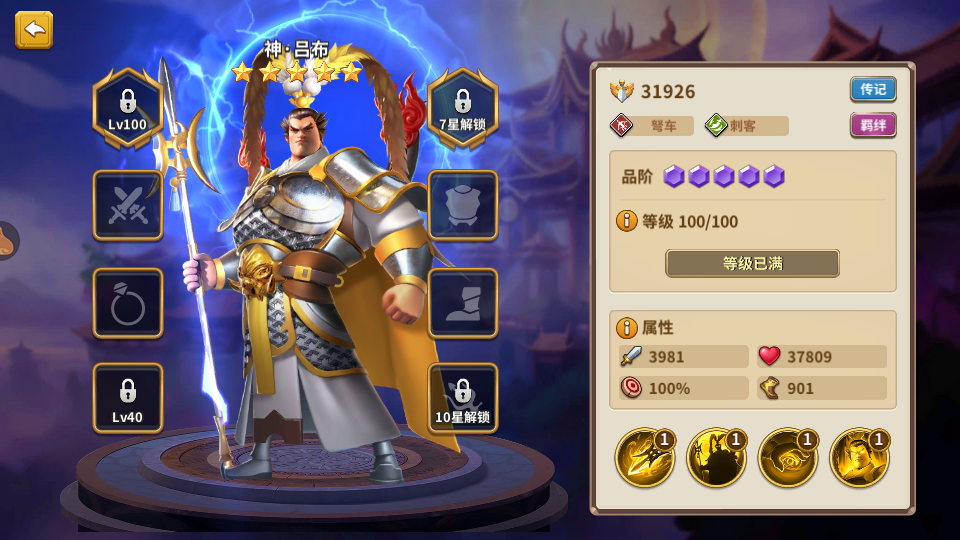View the warrior silhouette skill icon
960x540 pixels.
715,458
